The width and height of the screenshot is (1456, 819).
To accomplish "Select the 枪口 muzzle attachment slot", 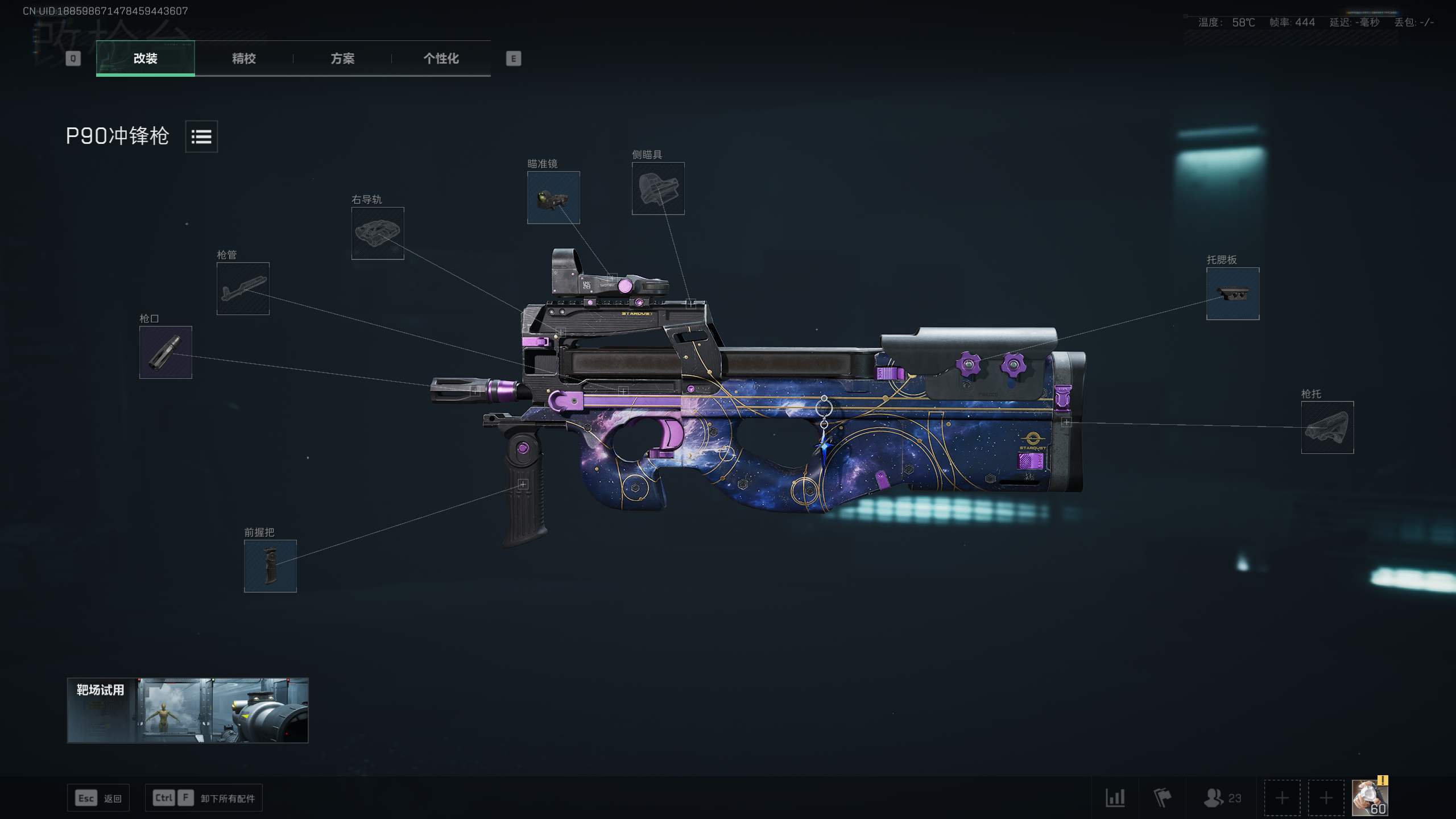I will pyautogui.click(x=166, y=352).
